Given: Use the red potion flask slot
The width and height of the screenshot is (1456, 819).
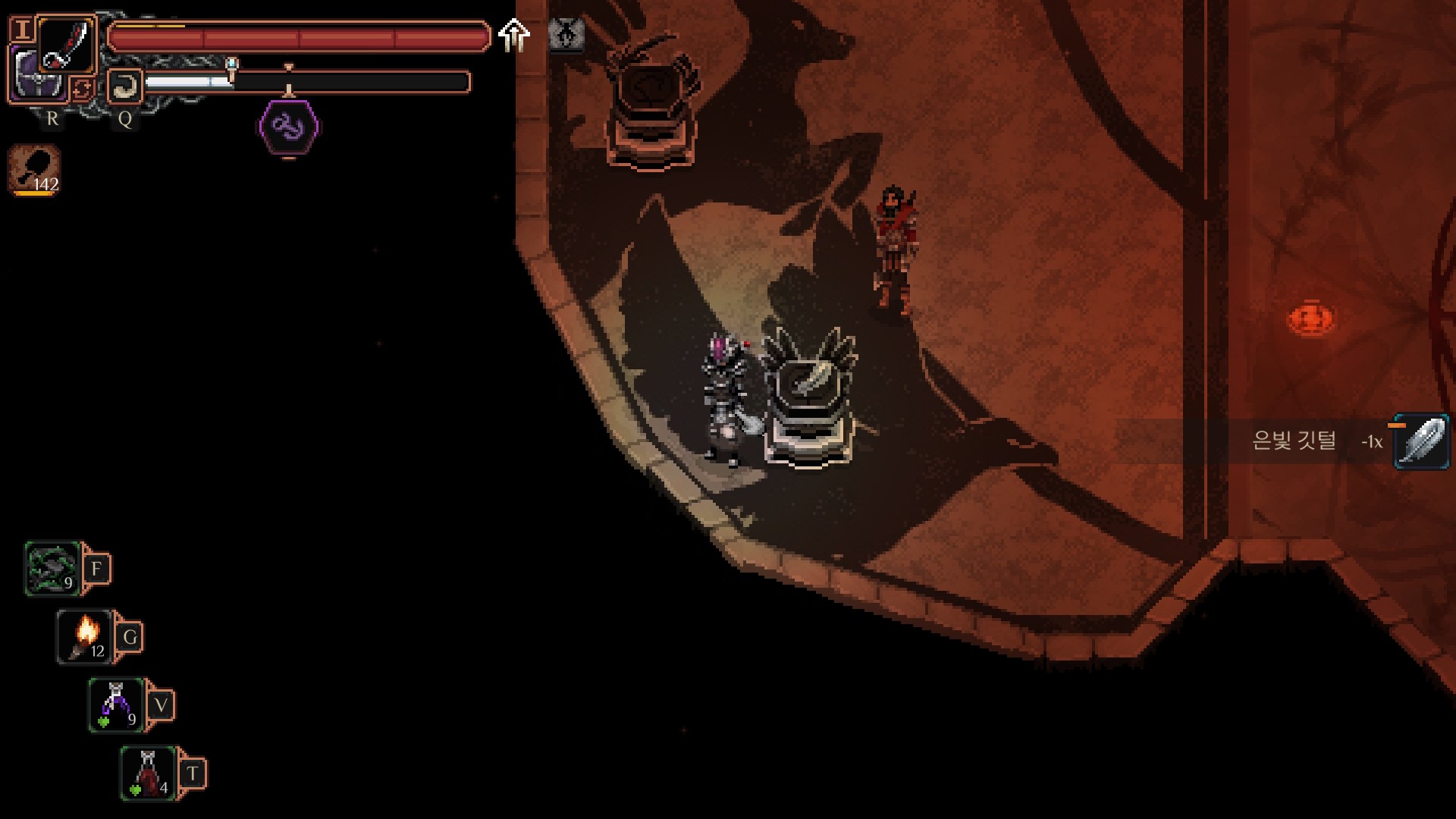Looking at the screenshot, I should coord(149,773).
